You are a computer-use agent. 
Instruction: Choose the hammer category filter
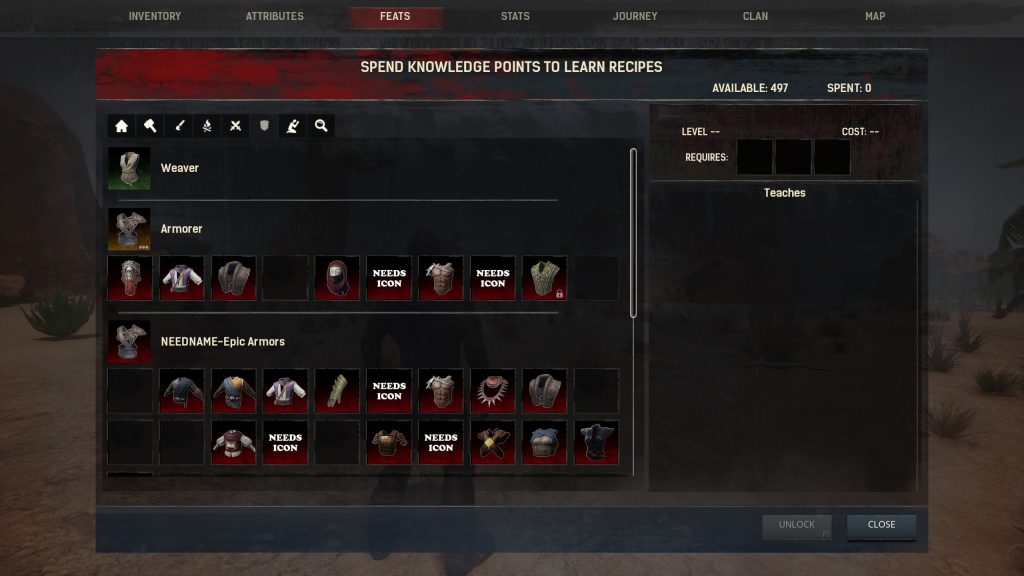point(150,126)
